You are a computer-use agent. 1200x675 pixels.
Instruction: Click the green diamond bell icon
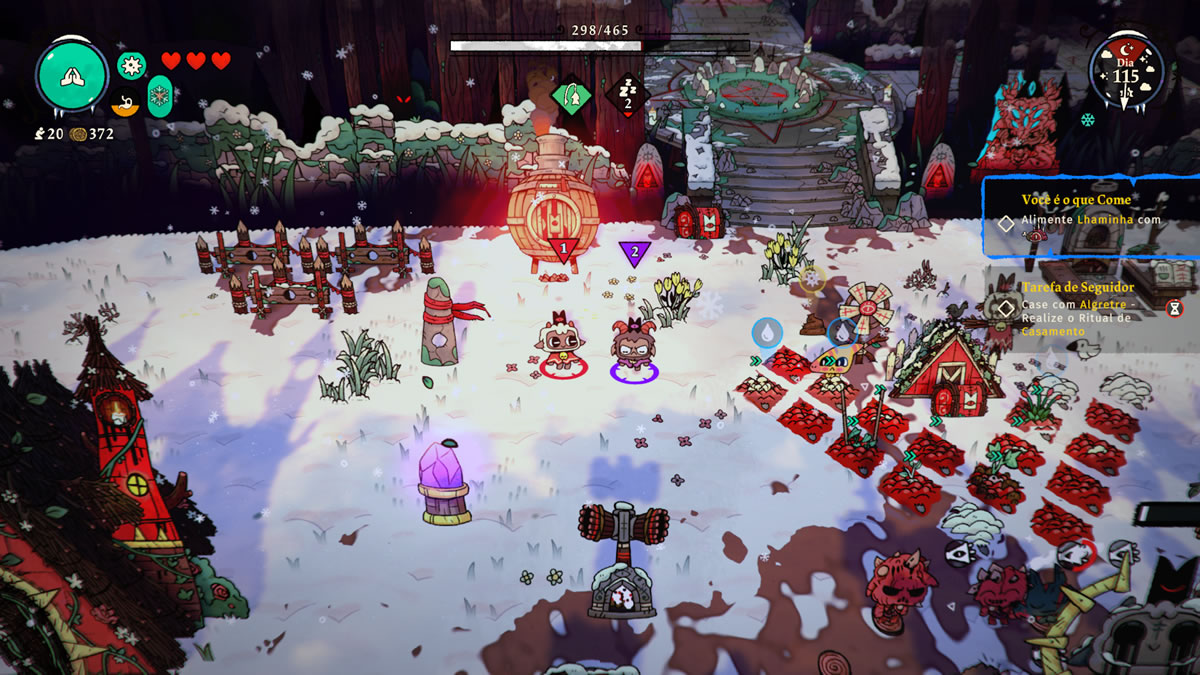point(571,97)
